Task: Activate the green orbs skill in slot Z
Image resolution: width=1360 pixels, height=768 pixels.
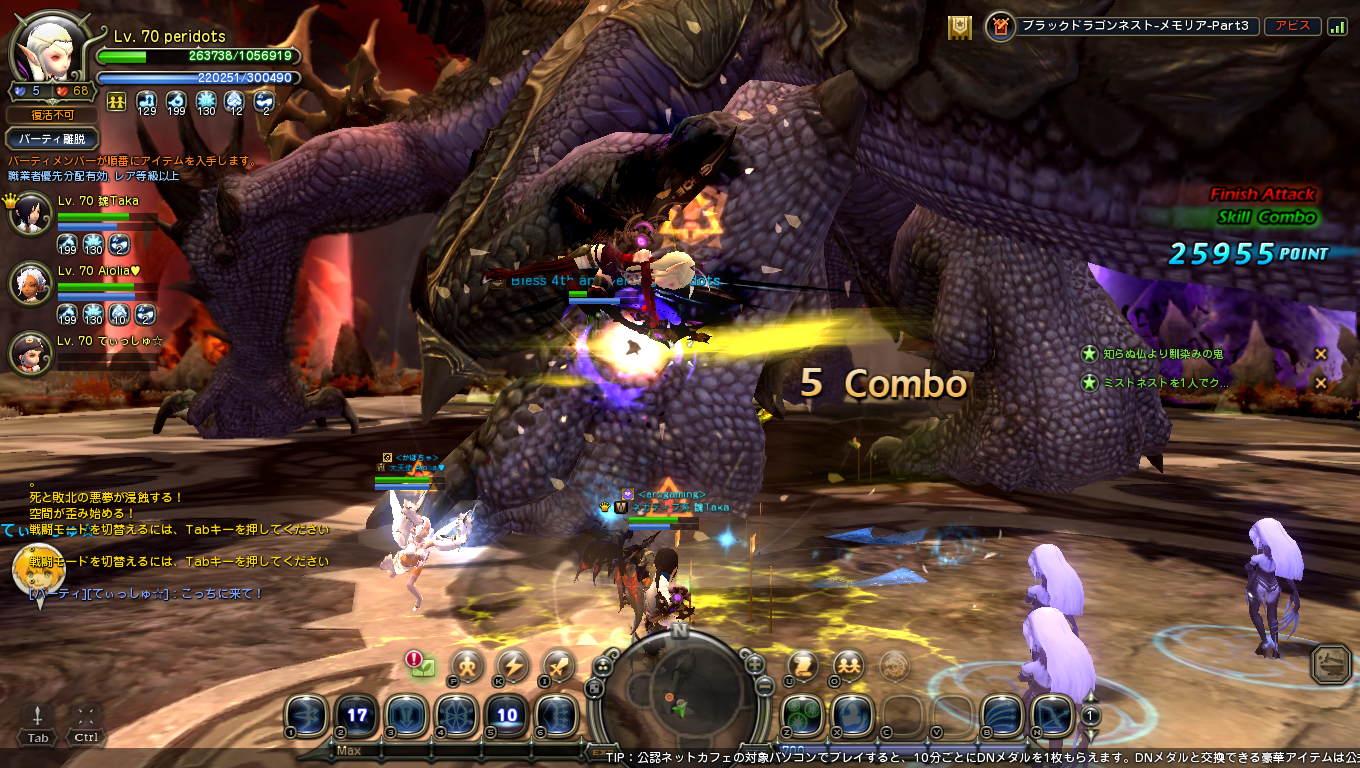Action: 802,715
